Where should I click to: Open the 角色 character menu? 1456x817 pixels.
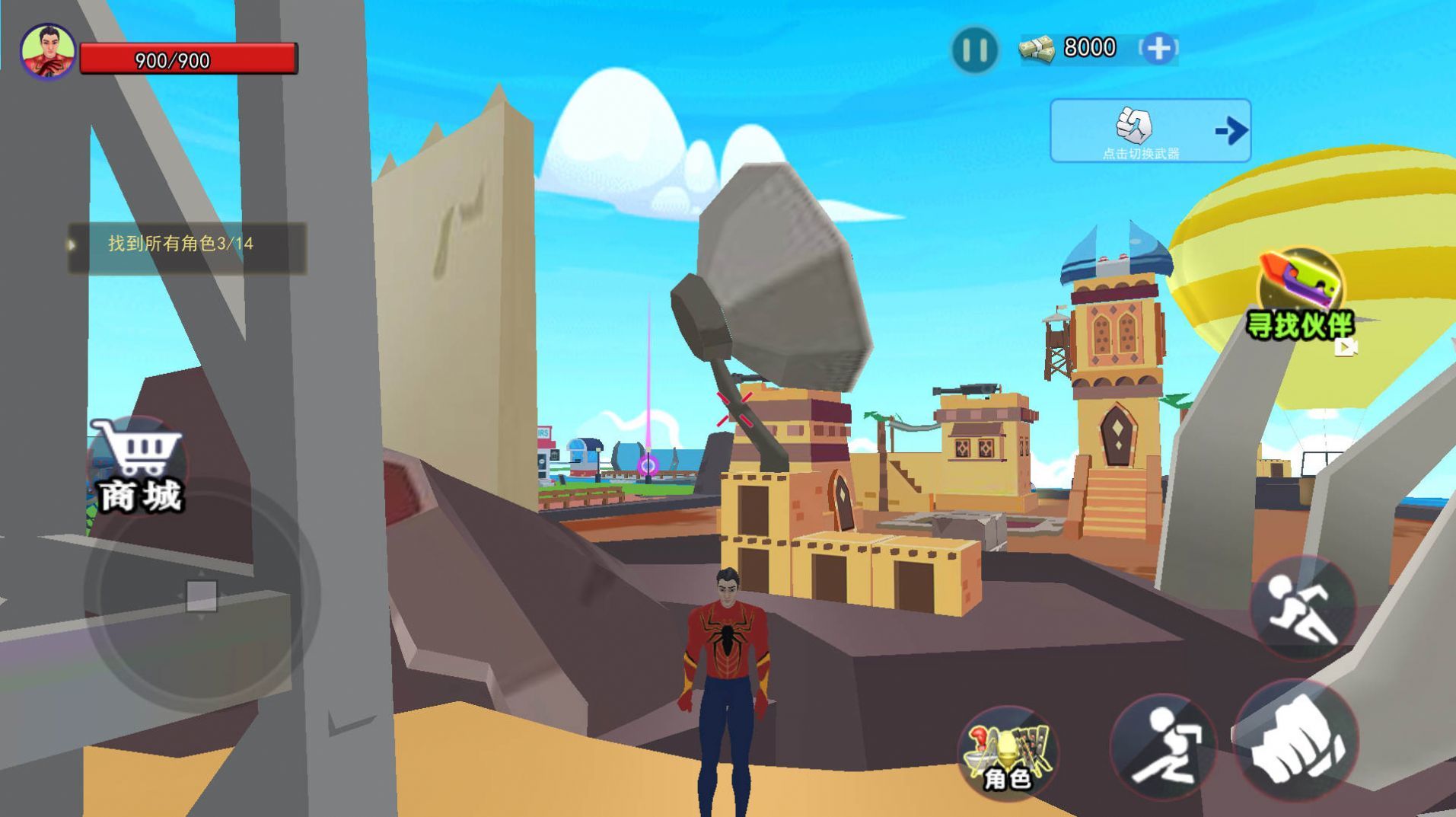coord(1008,754)
